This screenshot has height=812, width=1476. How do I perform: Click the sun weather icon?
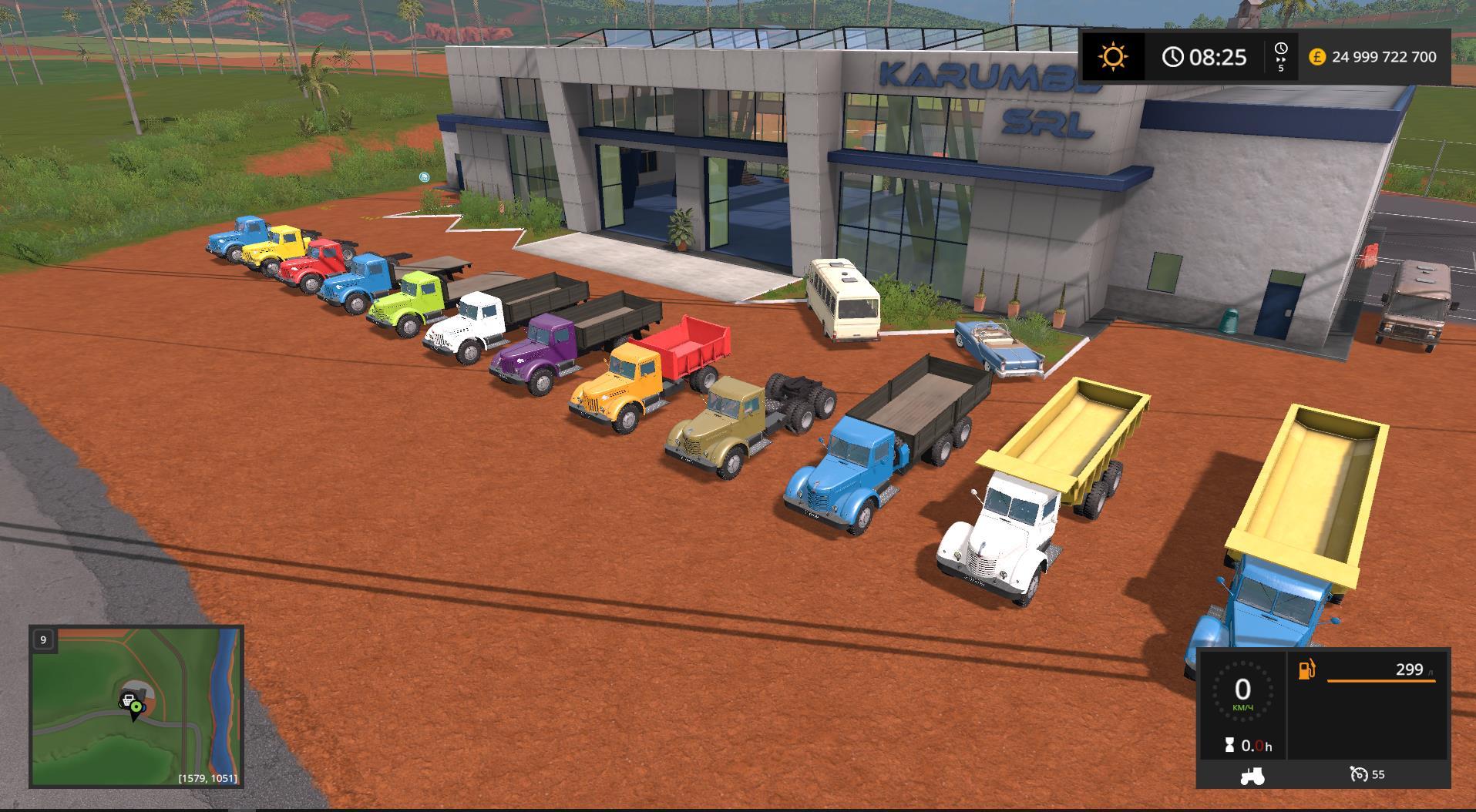pyautogui.click(x=1113, y=56)
